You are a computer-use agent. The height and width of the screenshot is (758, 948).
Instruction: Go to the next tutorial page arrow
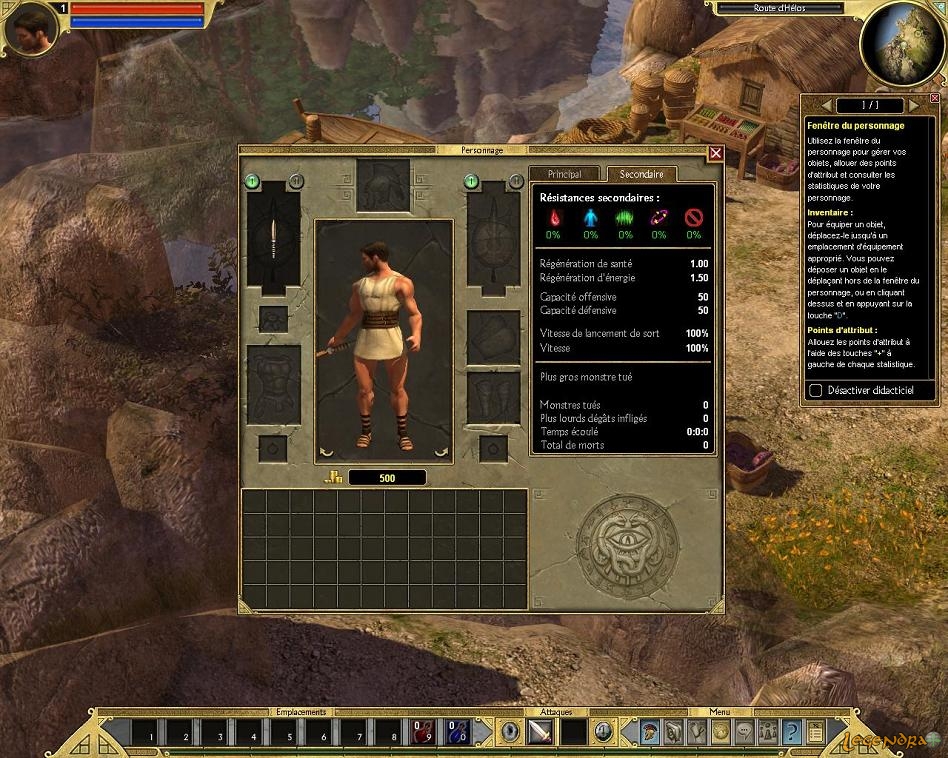click(911, 105)
